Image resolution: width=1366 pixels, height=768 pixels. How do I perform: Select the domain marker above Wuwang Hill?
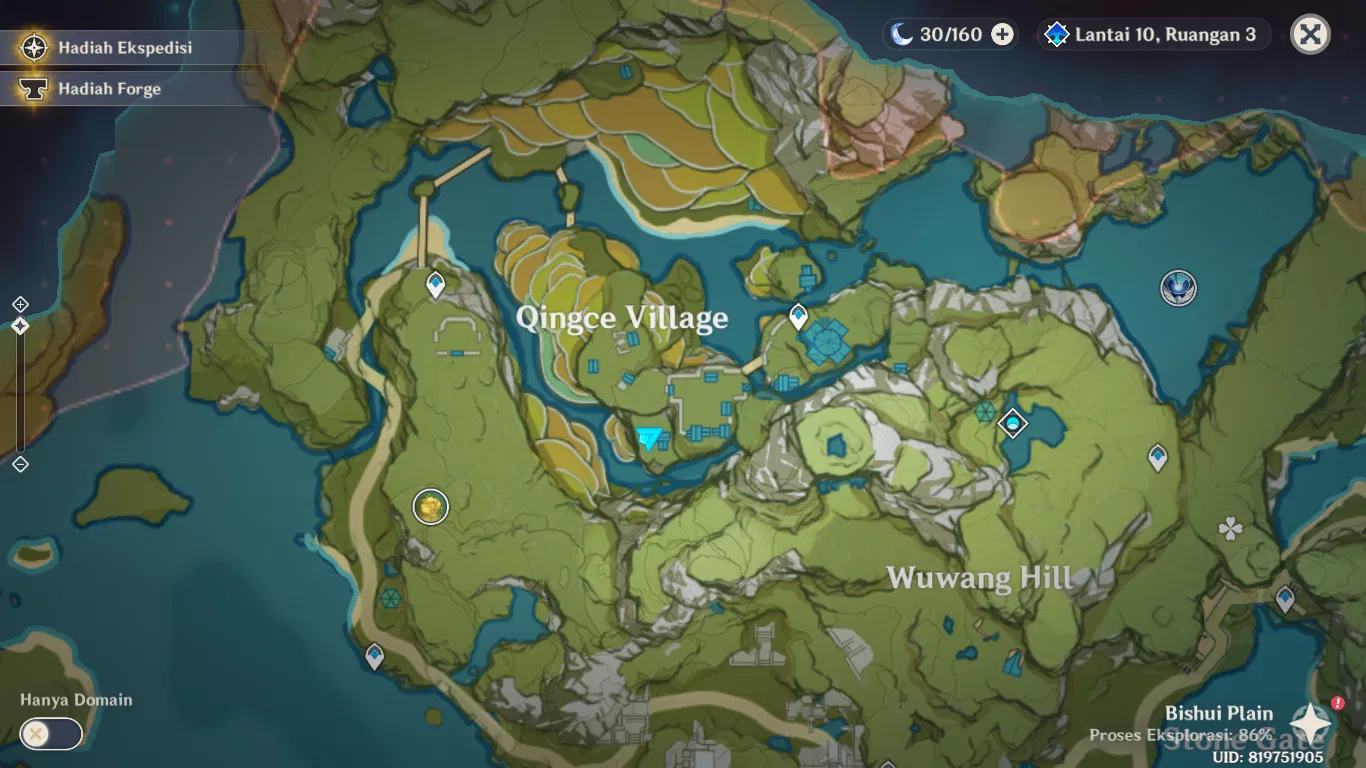[x=1013, y=423]
